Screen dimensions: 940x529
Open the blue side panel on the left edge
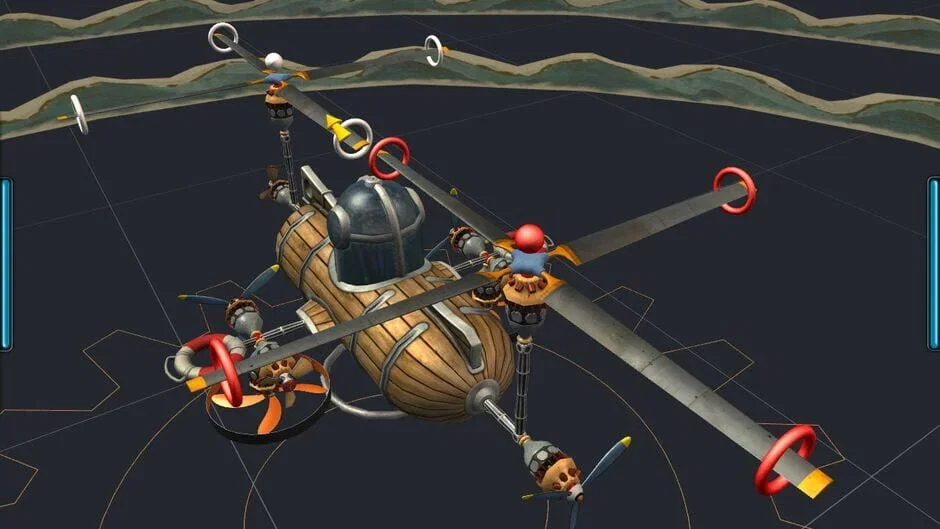click(5, 264)
